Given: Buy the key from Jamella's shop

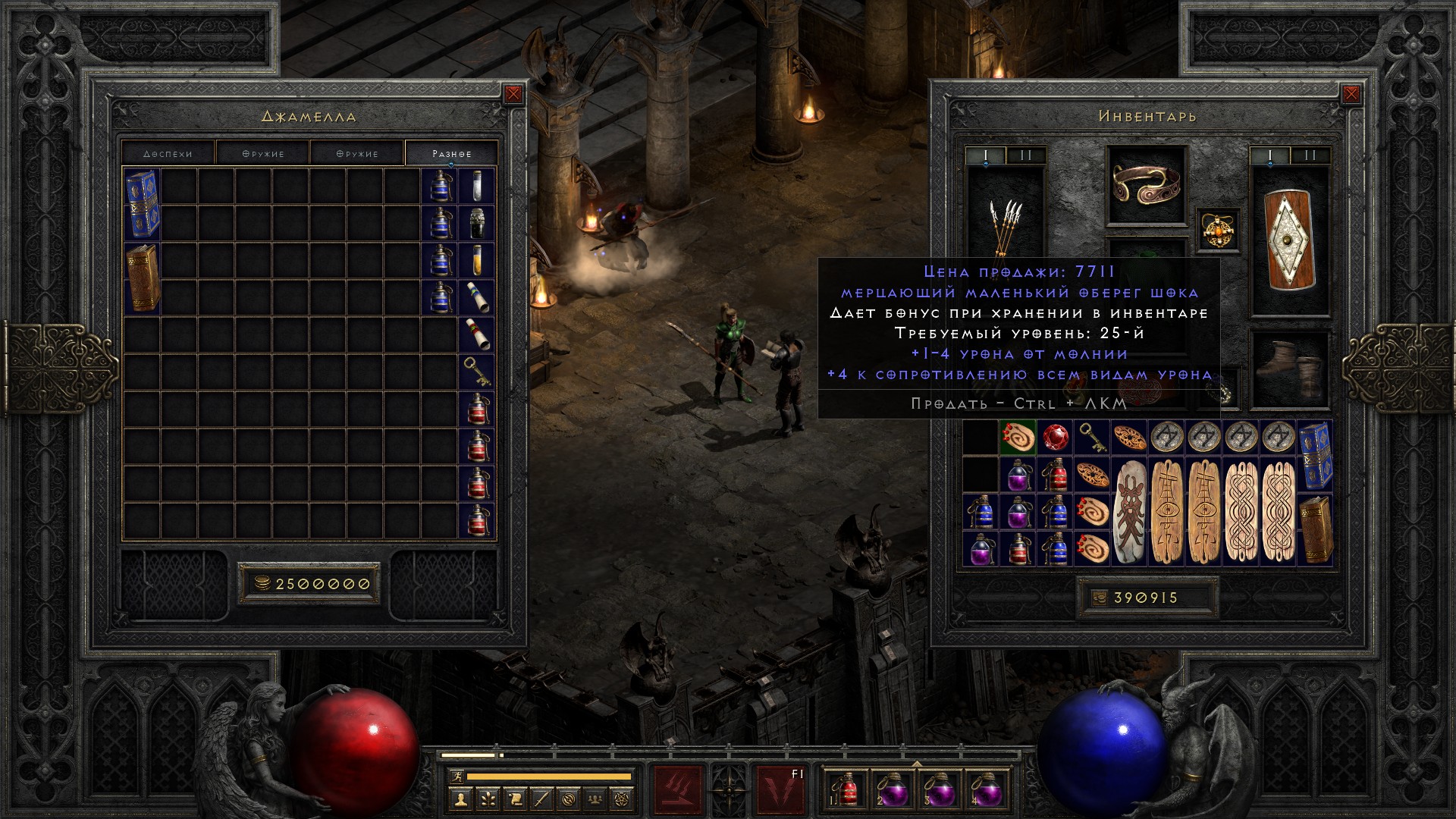Looking at the screenshot, I should [476, 372].
